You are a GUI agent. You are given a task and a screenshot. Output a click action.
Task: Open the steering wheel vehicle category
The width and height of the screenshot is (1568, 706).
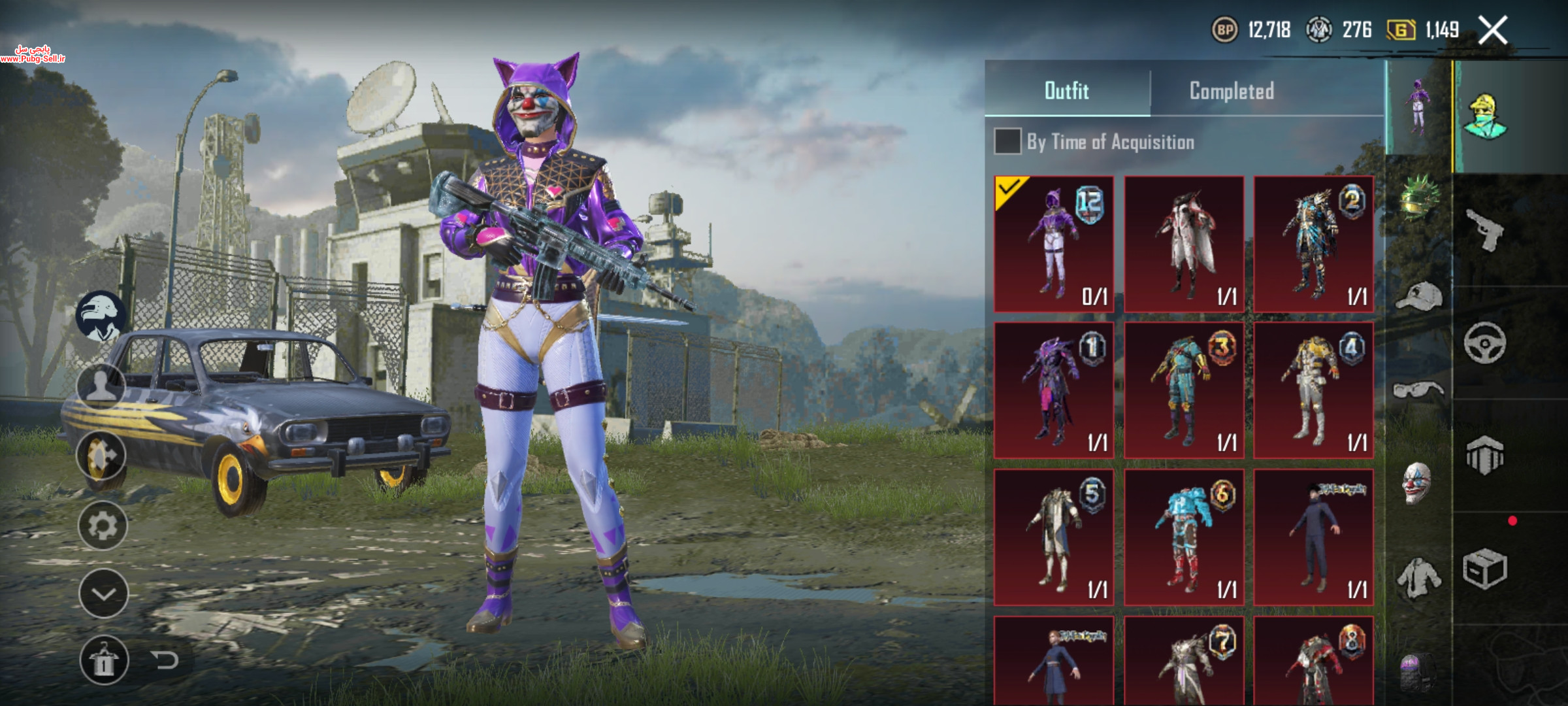pyautogui.click(x=1484, y=343)
